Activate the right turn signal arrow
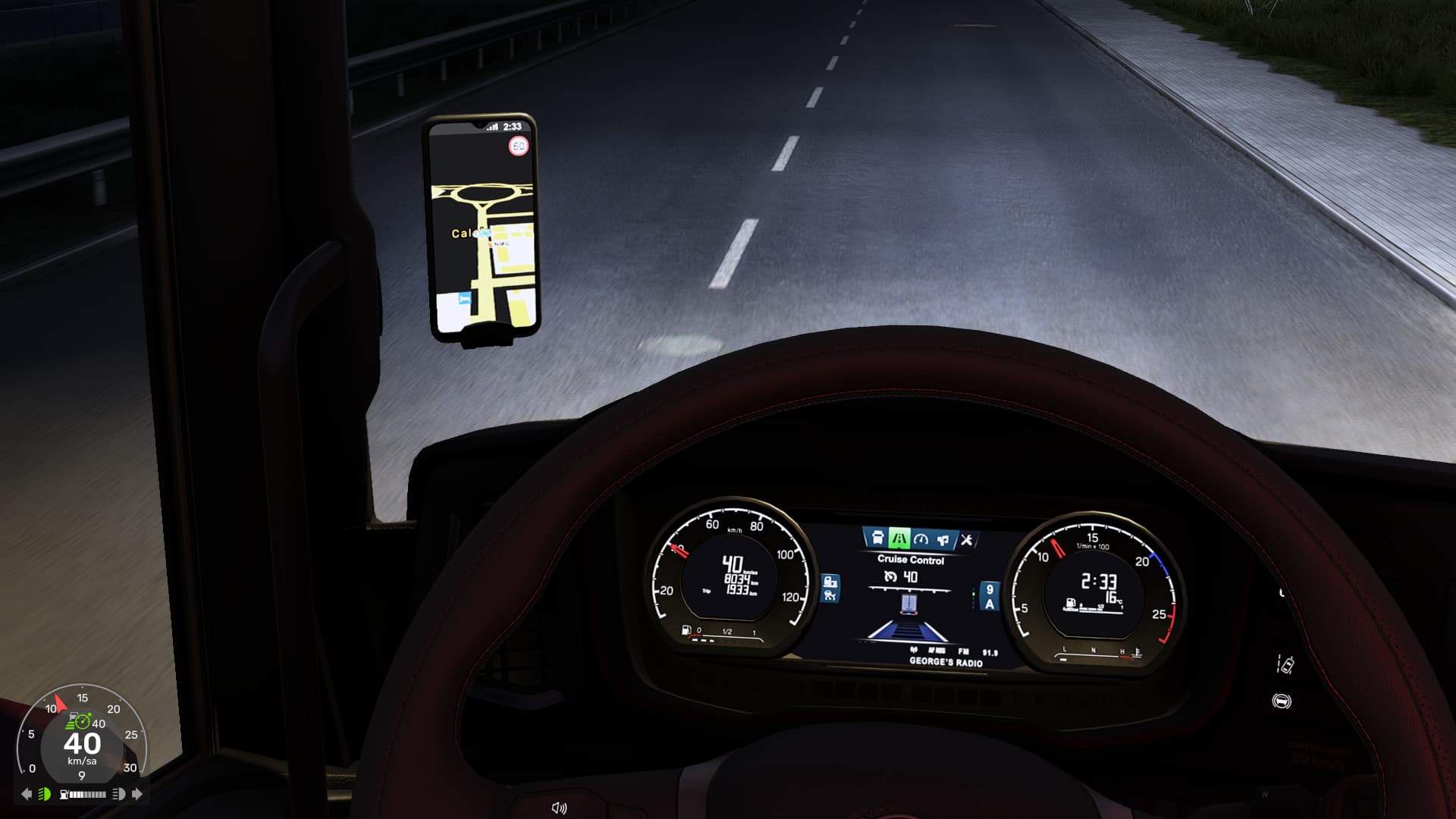1456x819 pixels. 137,794
